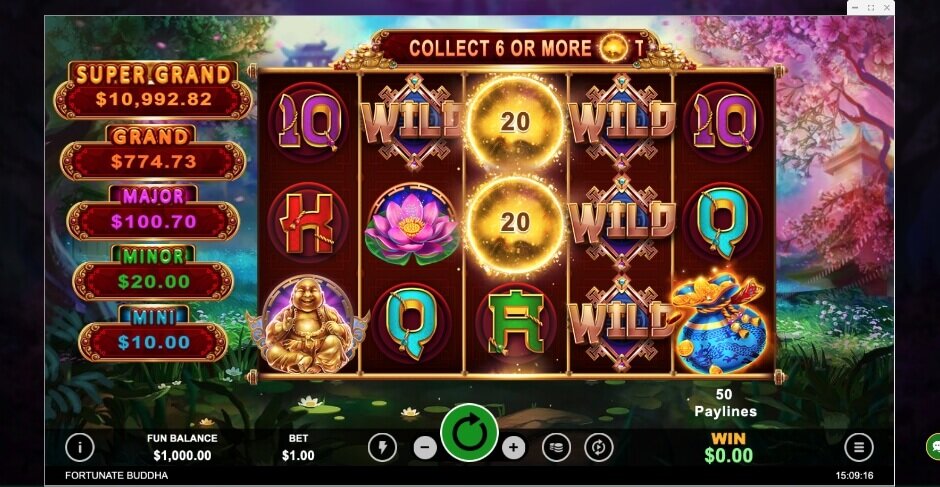Spin the reels with the green button
This screenshot has width=940, height=487.
coord(469,434)
